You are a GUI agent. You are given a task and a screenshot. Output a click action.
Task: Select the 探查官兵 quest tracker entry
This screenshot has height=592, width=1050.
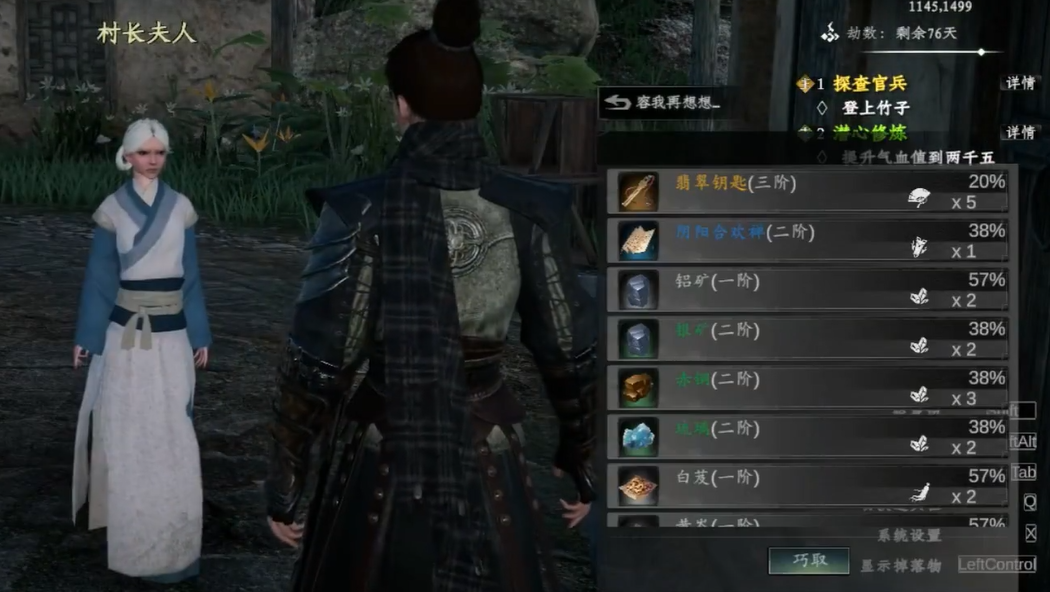870,84
